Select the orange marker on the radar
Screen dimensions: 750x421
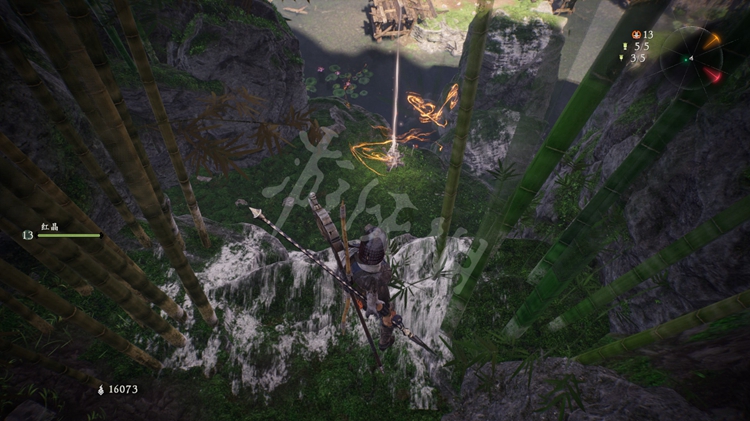[711, 42]
